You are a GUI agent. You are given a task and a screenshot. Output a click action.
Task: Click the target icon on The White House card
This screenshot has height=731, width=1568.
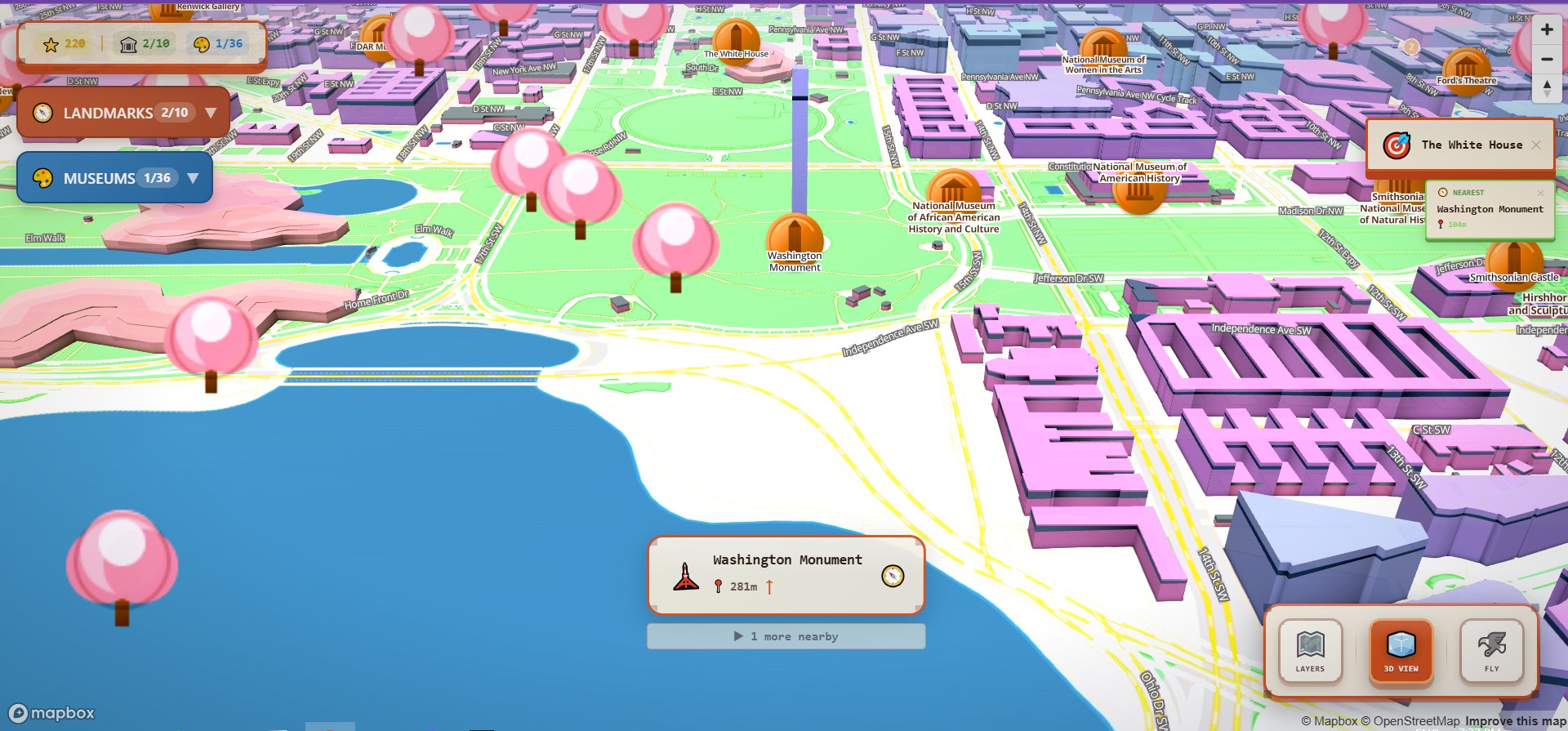1396,145
